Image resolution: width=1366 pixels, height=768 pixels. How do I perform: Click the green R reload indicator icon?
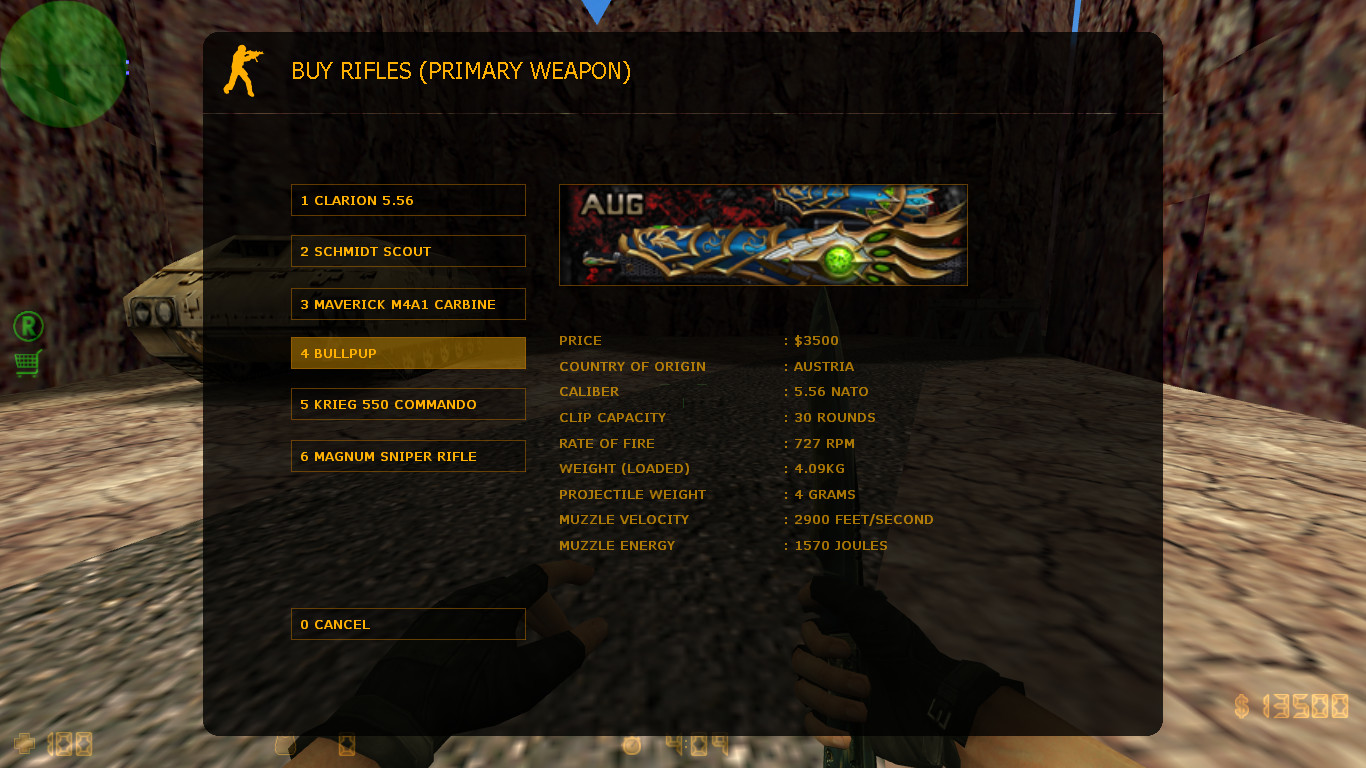coord(27,326)
